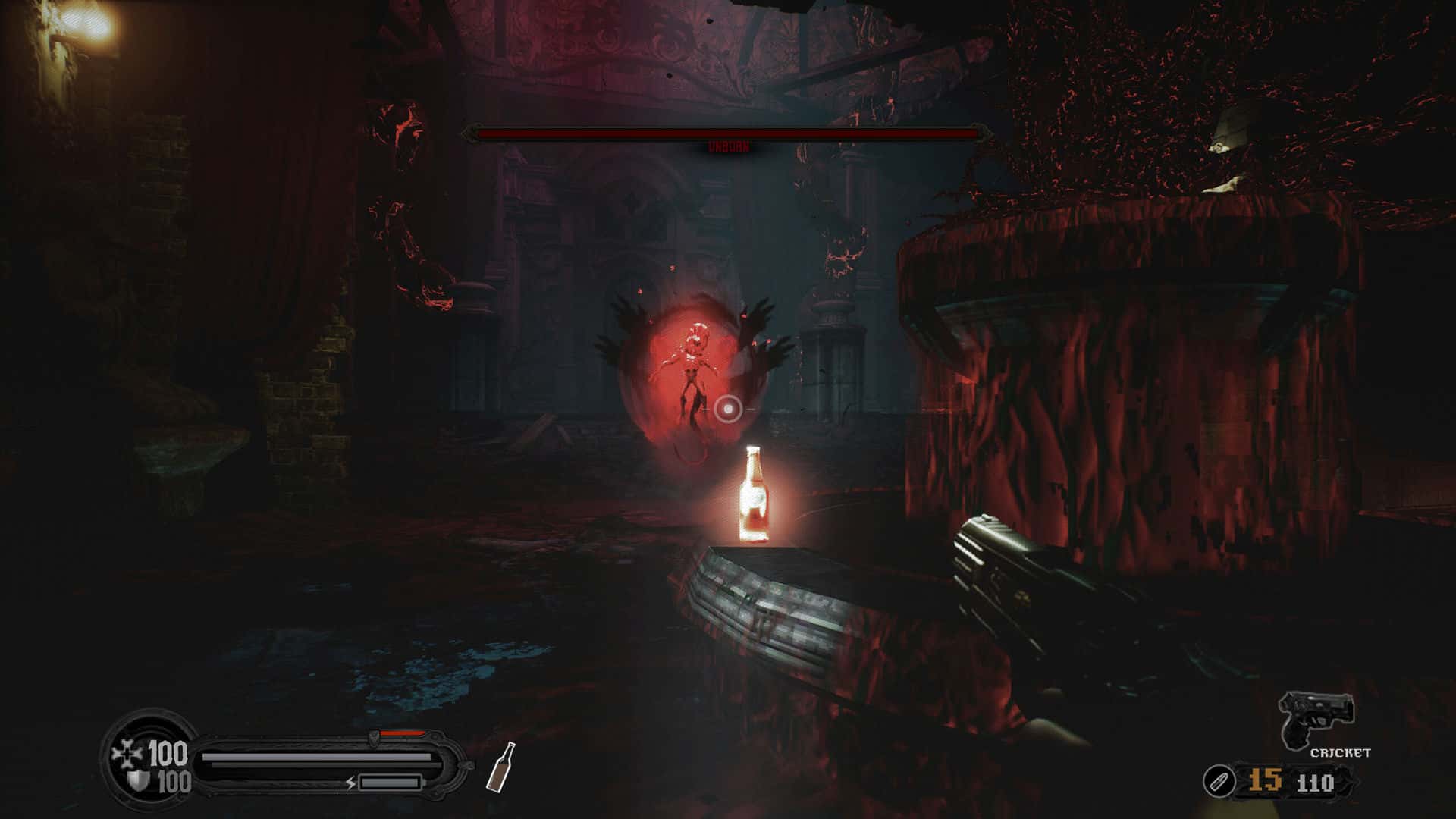Click the crosshair reticle at screen center
The image size is (1456, 819).
[x=726, y=410]
